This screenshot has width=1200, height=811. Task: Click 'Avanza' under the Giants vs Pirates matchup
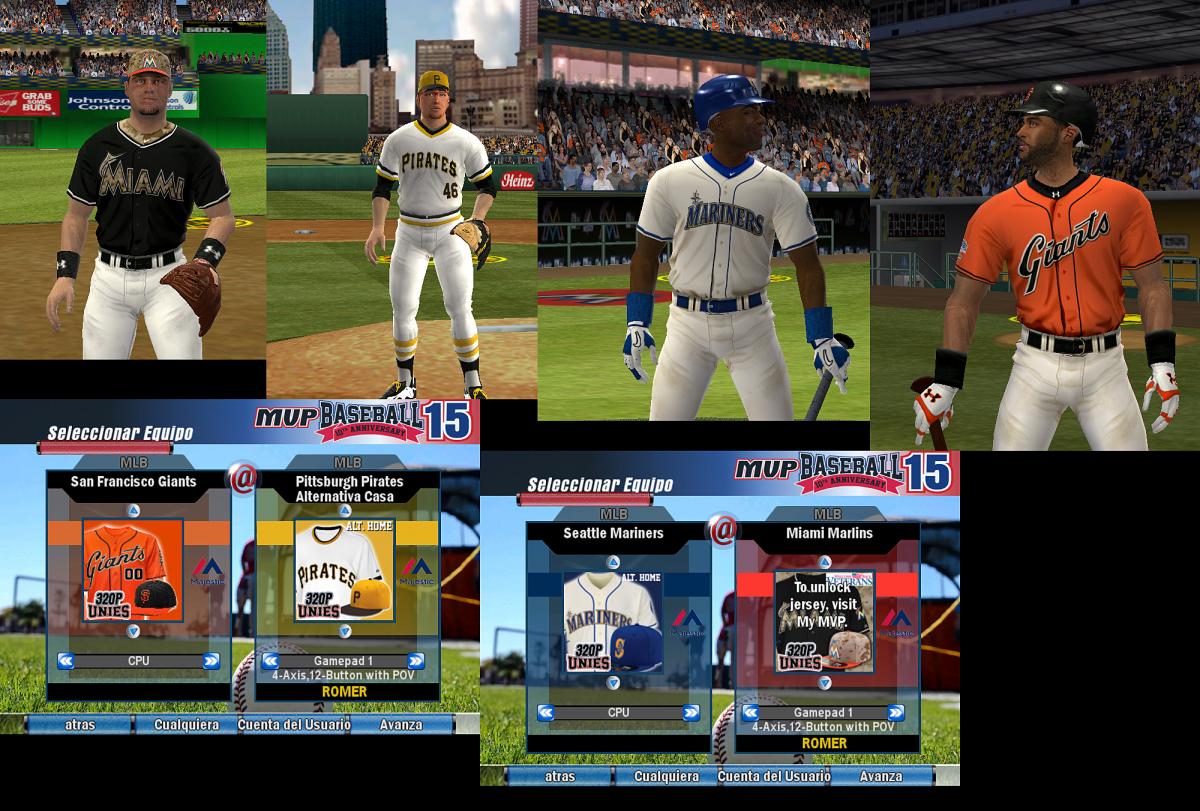(x=400, y=724)
